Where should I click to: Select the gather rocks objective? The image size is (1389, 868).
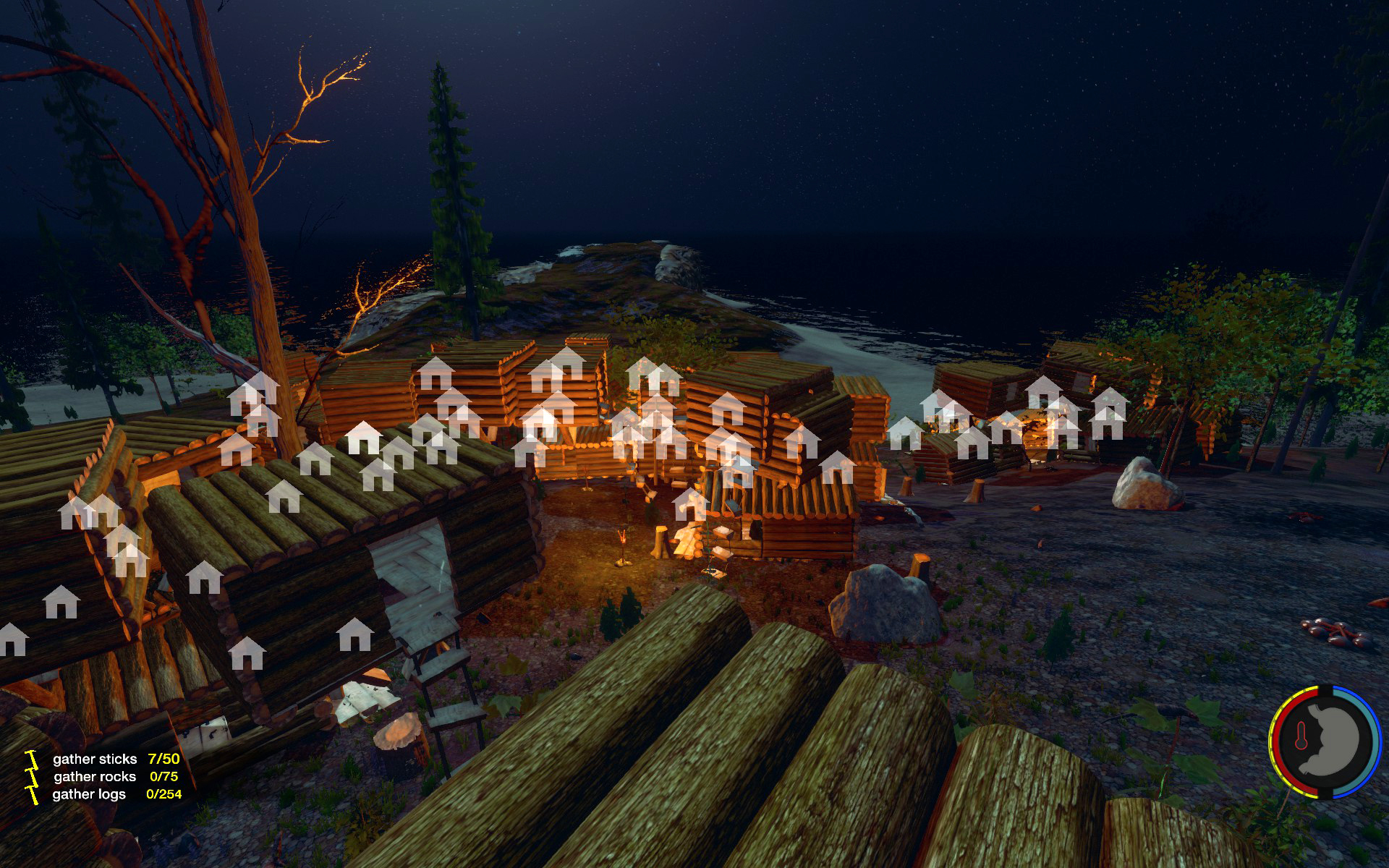pyautogui.click(x=95, y=776)
